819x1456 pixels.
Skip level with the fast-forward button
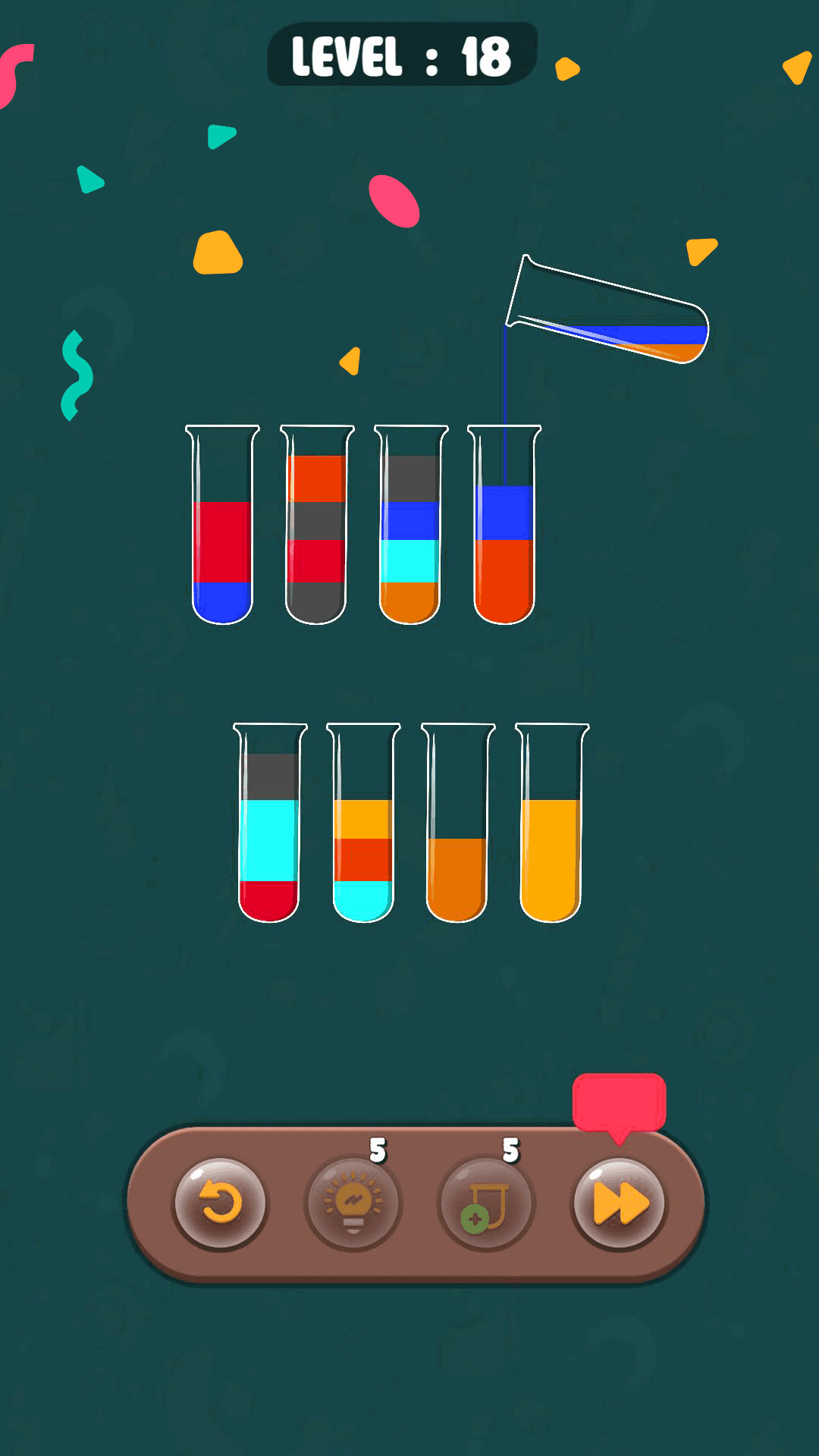(620, 1203)
